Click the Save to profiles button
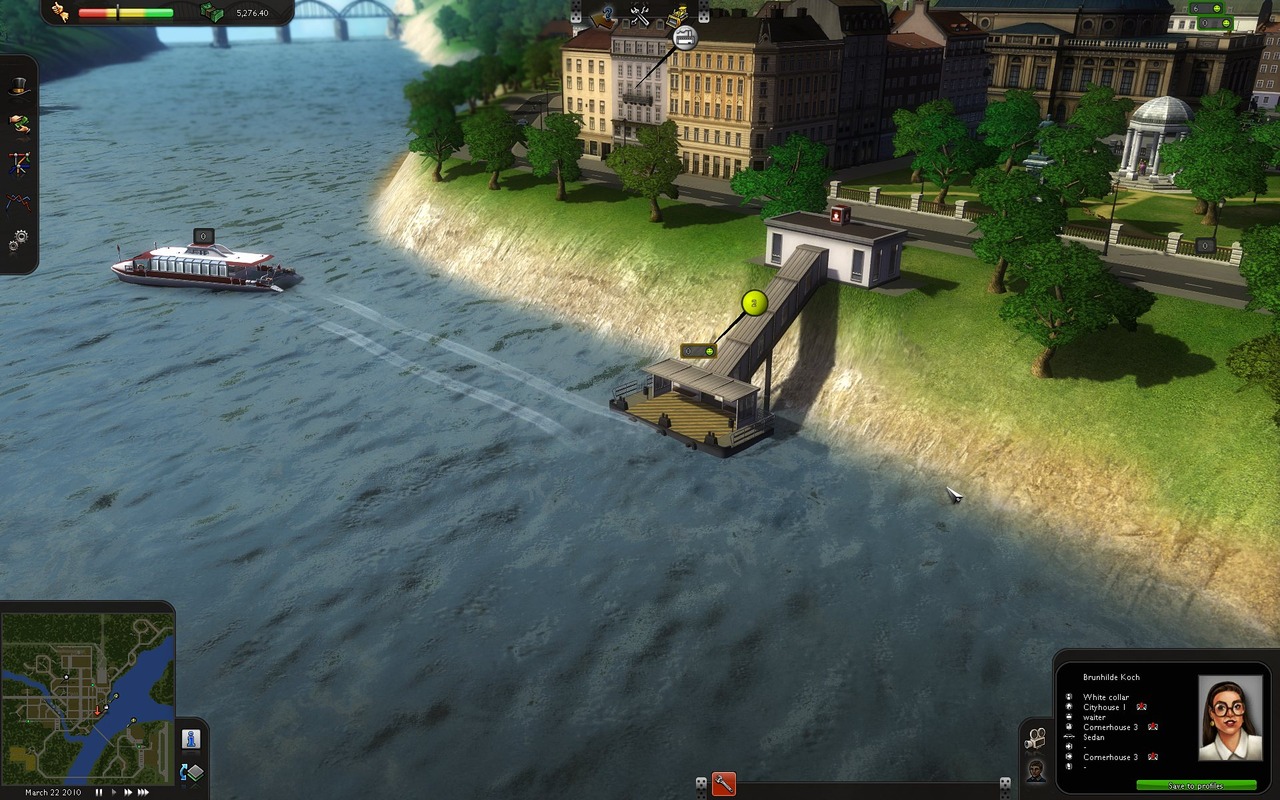Image resolution: width=1280 pixels, height=800 pixels. [1196, 786]
